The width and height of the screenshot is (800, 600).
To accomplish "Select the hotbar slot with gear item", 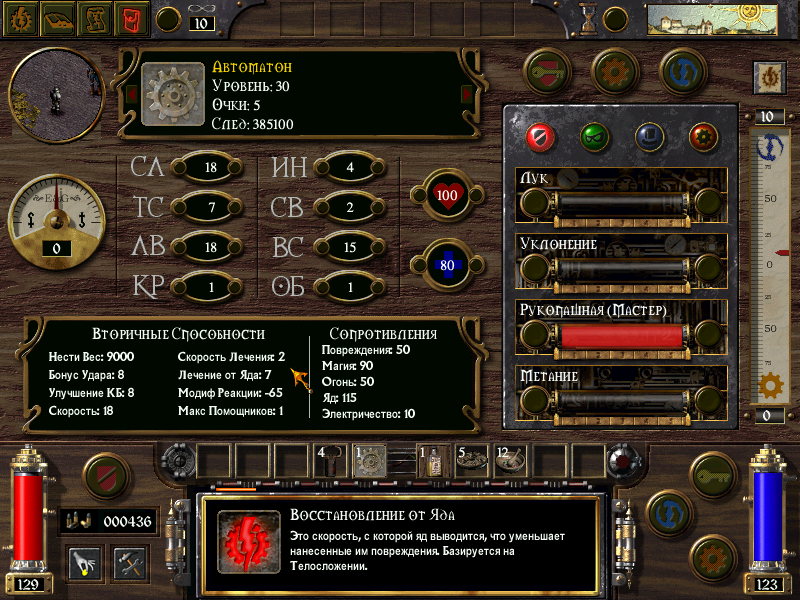I will (x=371, y=460).
